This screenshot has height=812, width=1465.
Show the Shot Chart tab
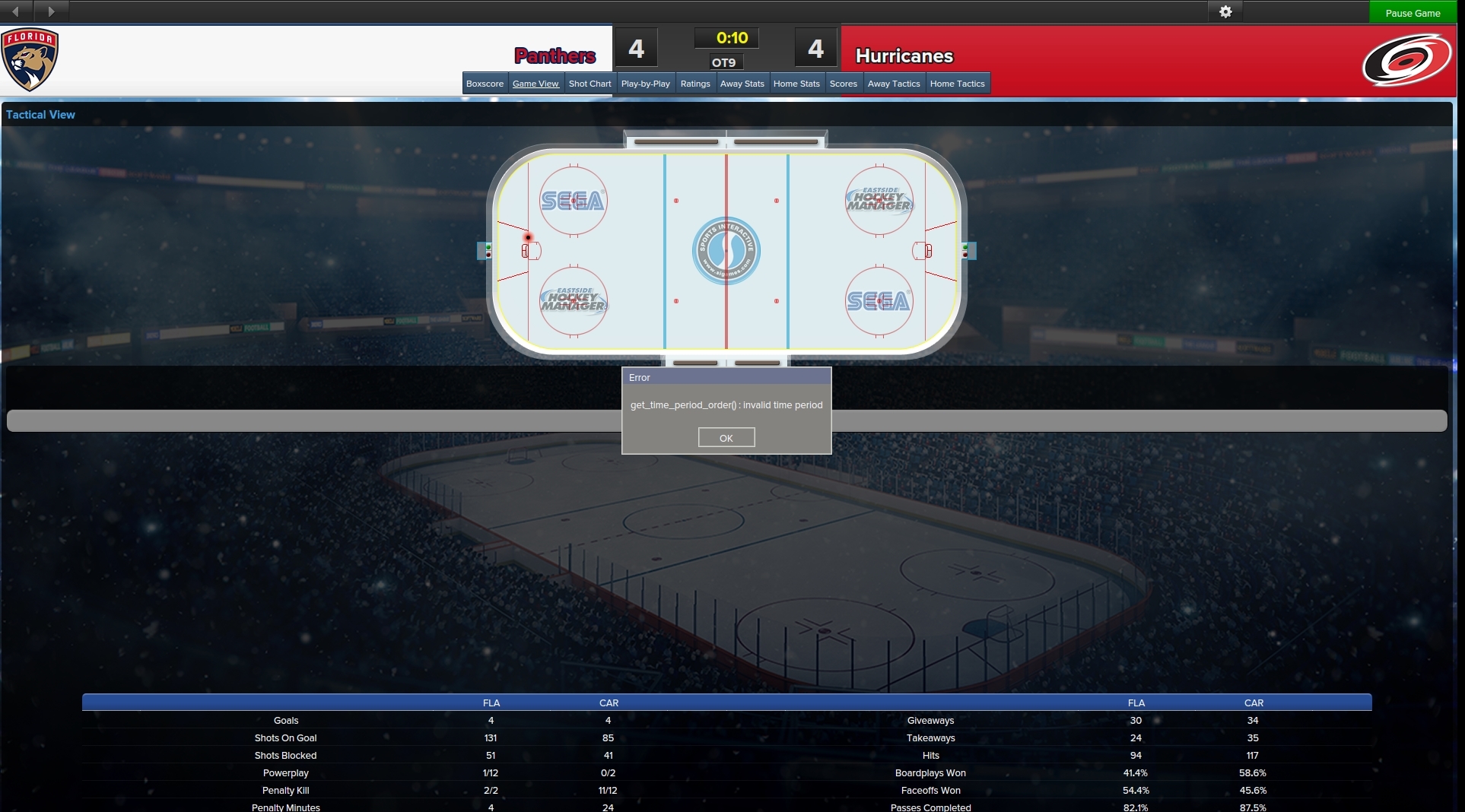pyautogui.click(x=589, y=84)
